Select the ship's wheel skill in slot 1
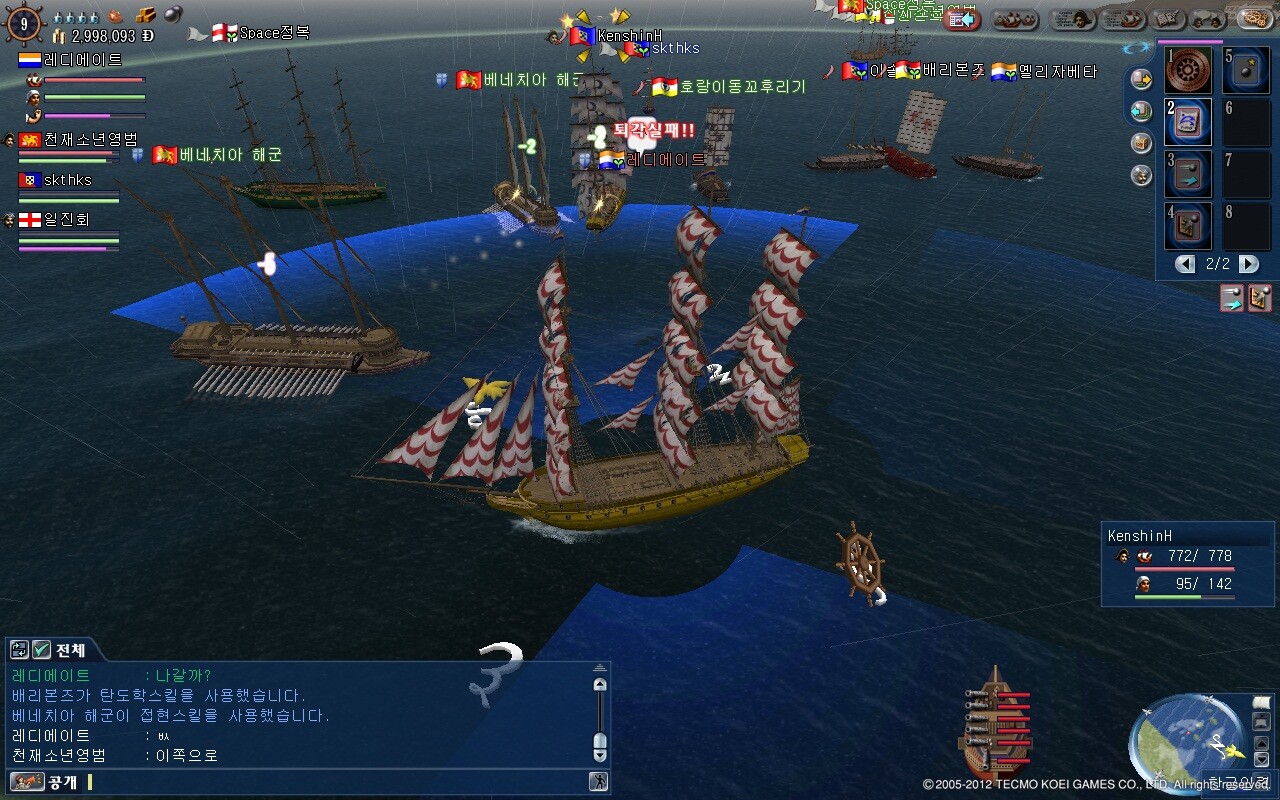Viewport: 1280px width, 800px height. click(x=1188, y=71)
